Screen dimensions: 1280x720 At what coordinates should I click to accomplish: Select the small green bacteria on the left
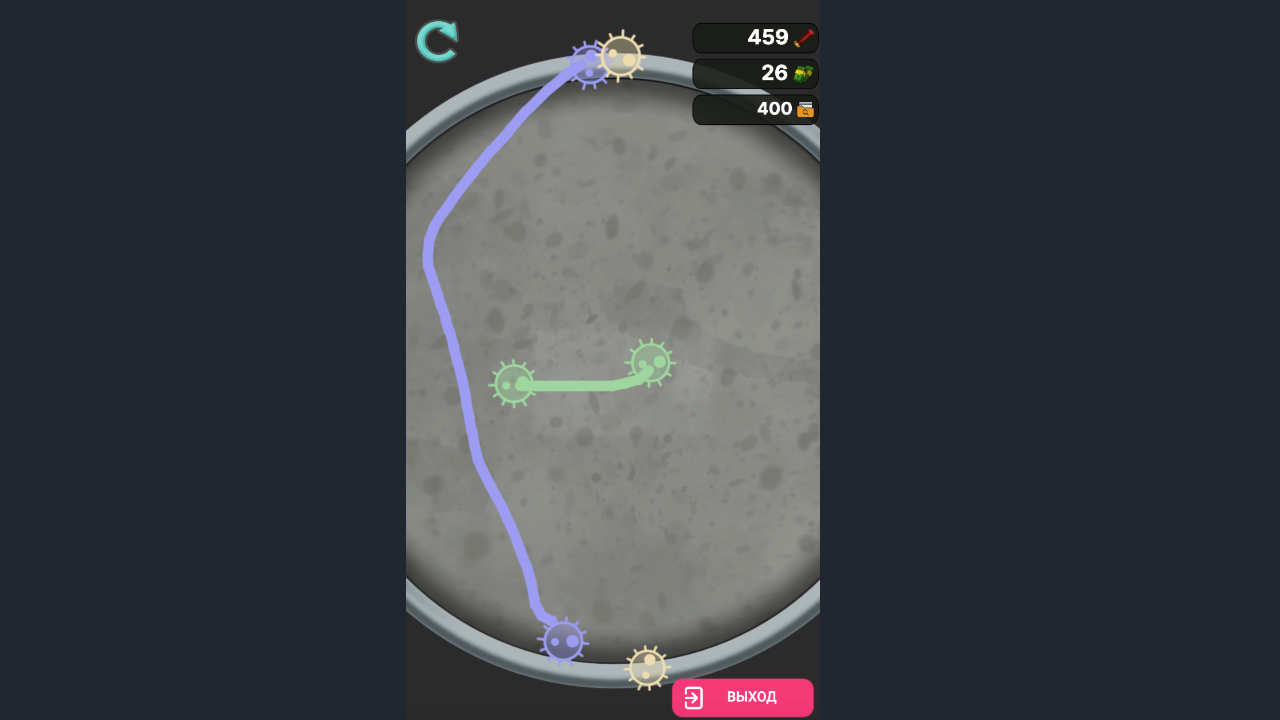coord(513,385)
